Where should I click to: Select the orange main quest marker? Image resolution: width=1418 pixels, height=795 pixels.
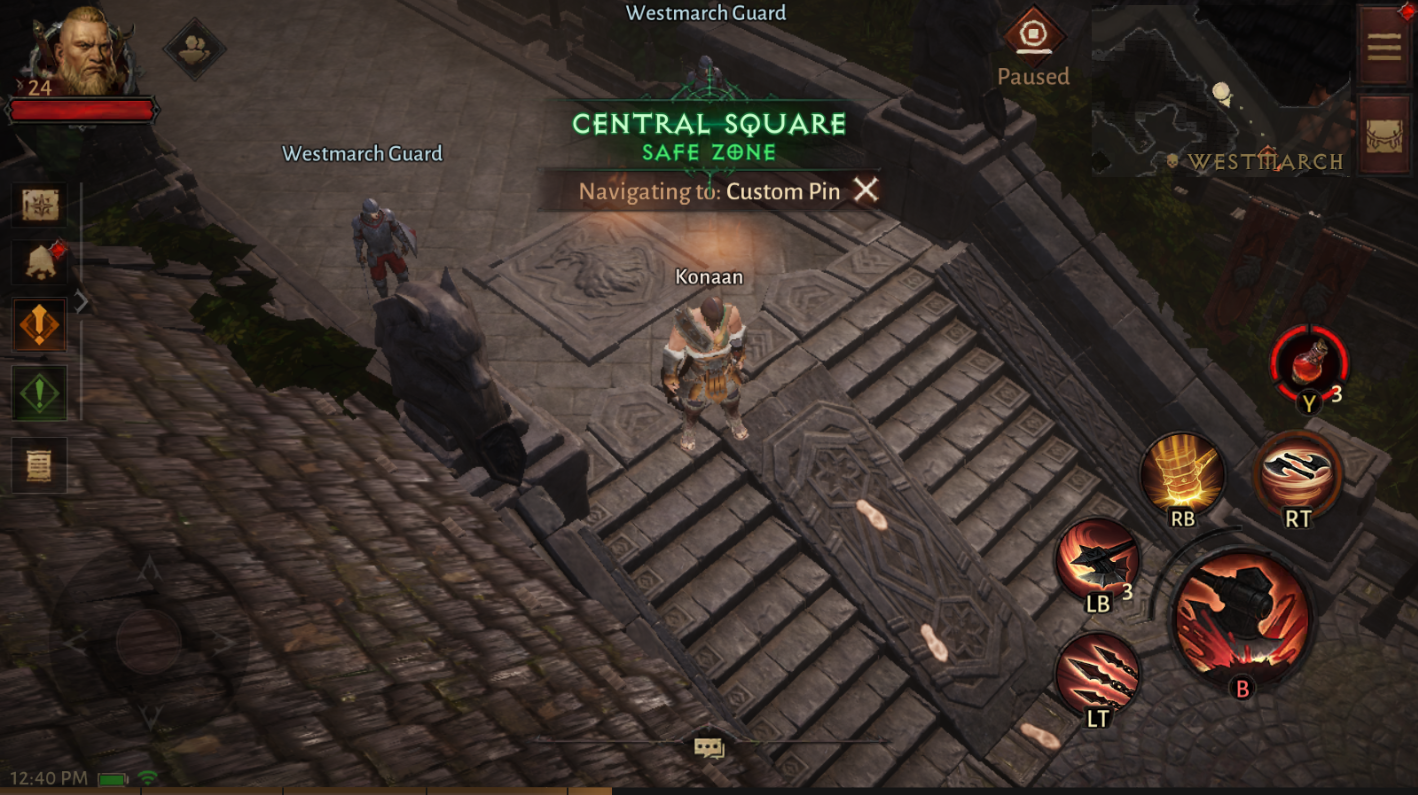coord(38,324)
